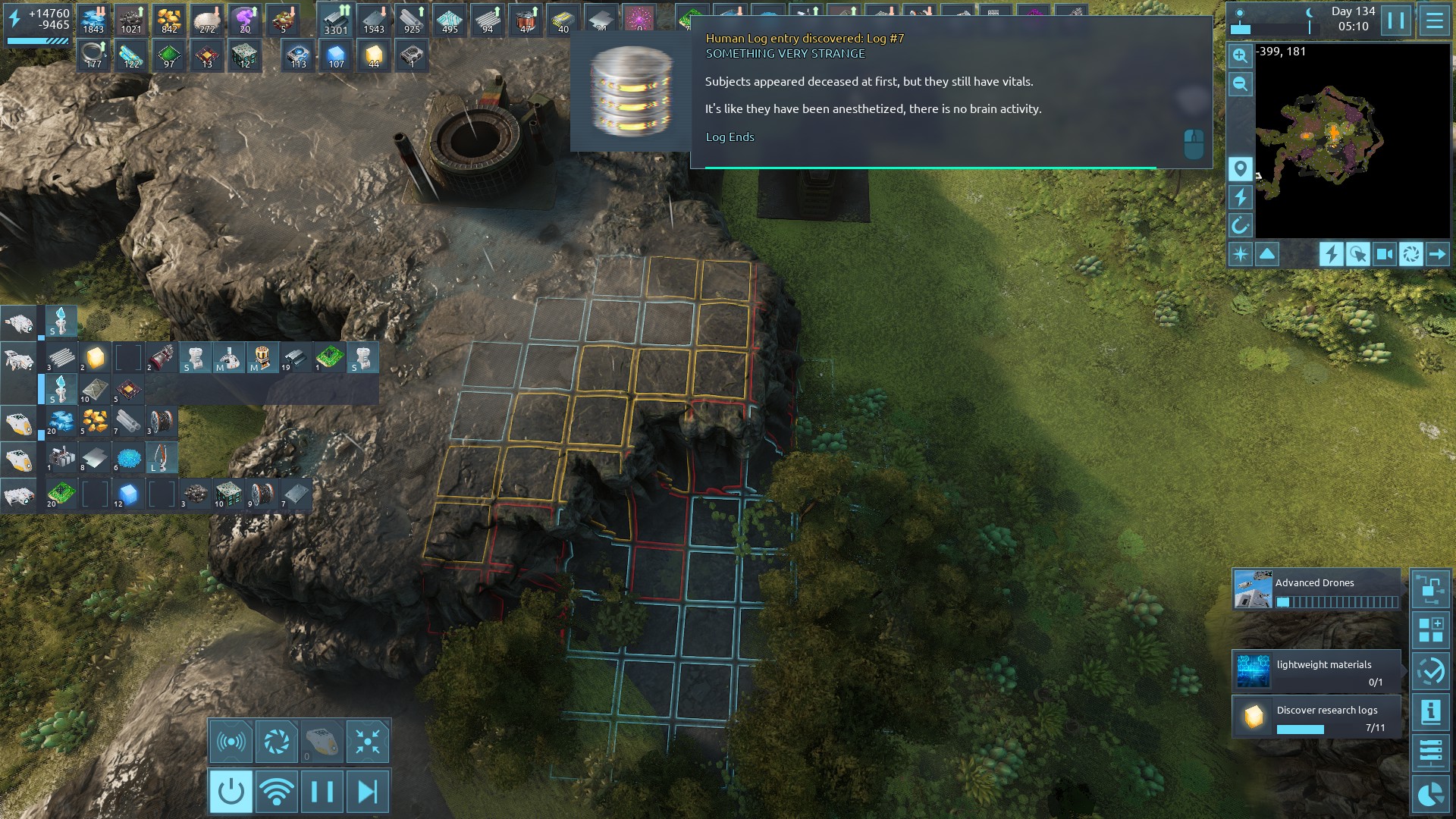Open the pie chart statistics button
Image resolution: width=1456 pixels, height=819 pixels.
(1430, 794)
